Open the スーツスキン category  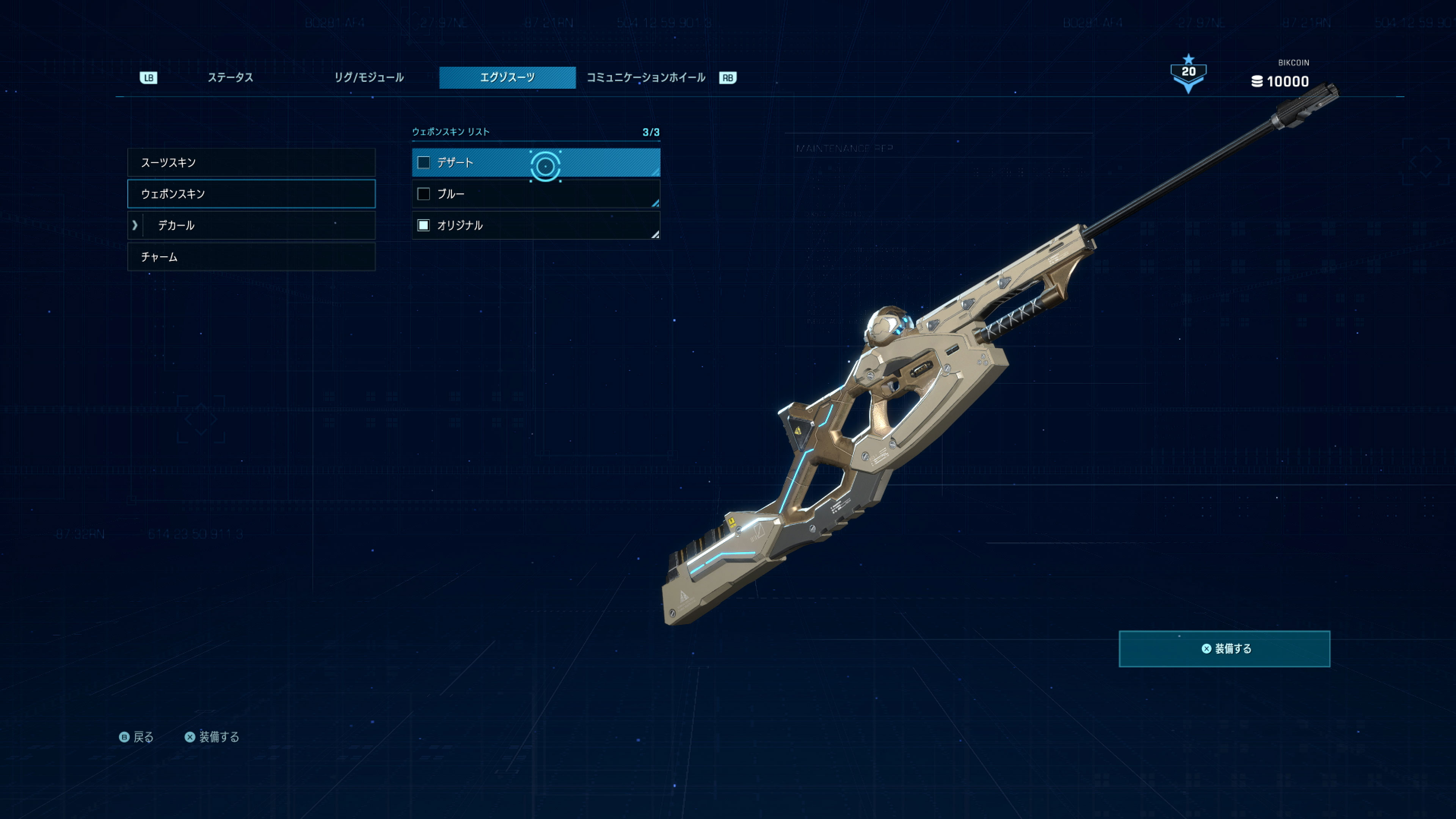tap(251, 163)
